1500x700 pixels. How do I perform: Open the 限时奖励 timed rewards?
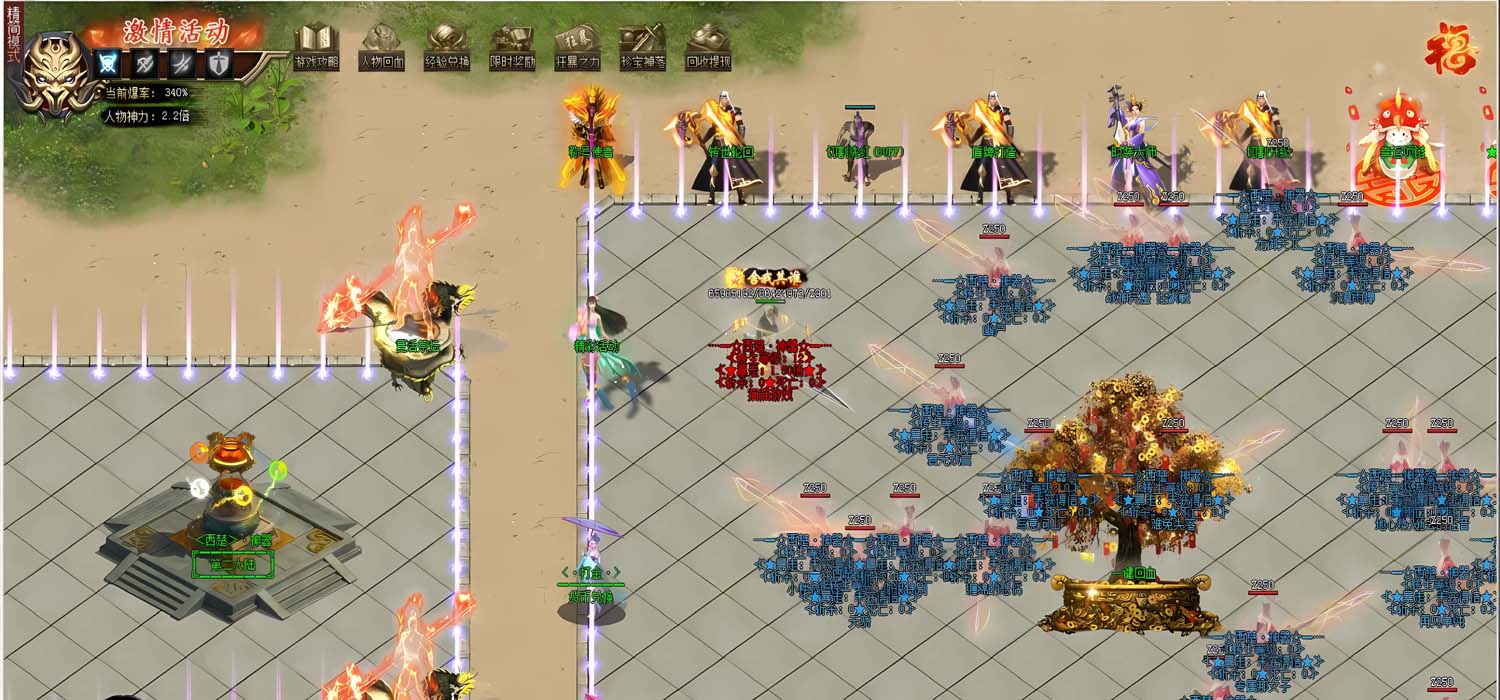pyautogui.click(x=512, y=47)
